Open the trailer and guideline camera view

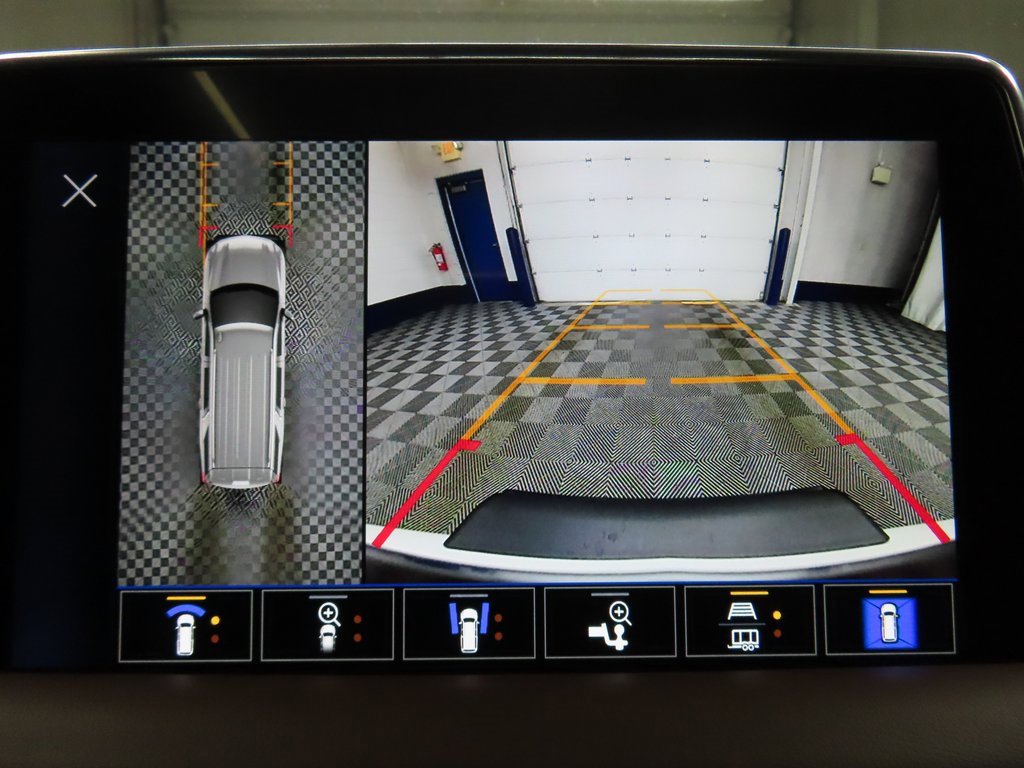tap(750, 624)
